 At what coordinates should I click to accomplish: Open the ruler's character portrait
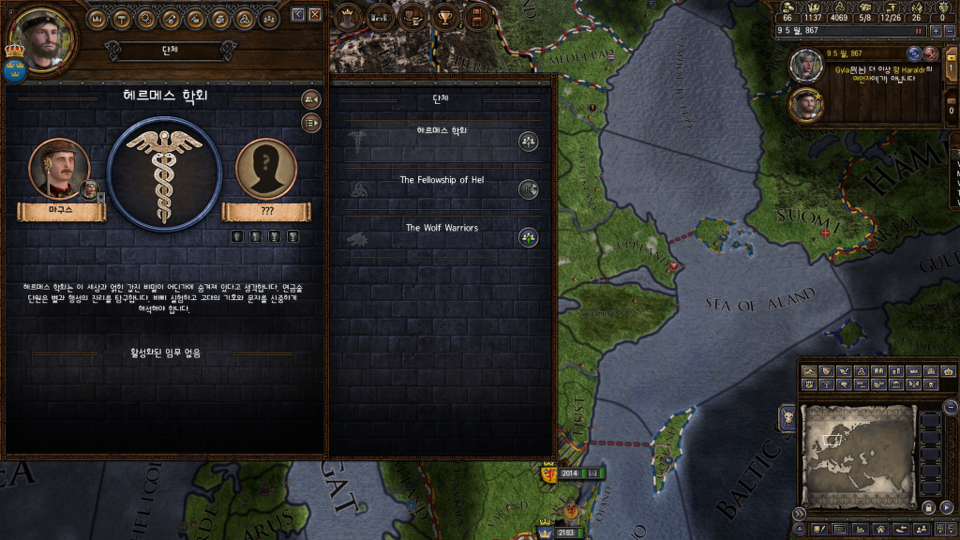(42, 38)
